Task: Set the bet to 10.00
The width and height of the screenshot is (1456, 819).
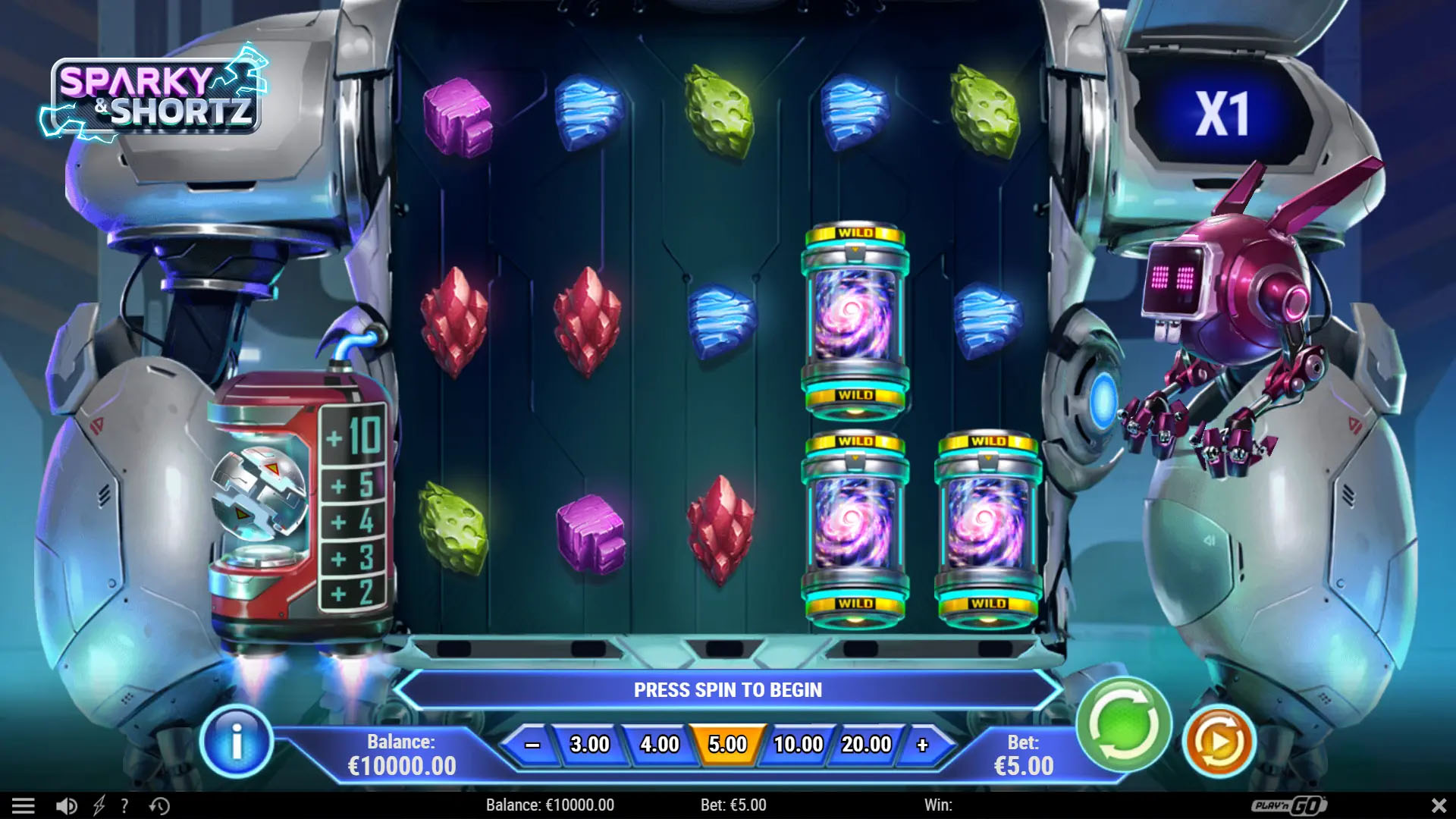Action: (x=798, y=745)
